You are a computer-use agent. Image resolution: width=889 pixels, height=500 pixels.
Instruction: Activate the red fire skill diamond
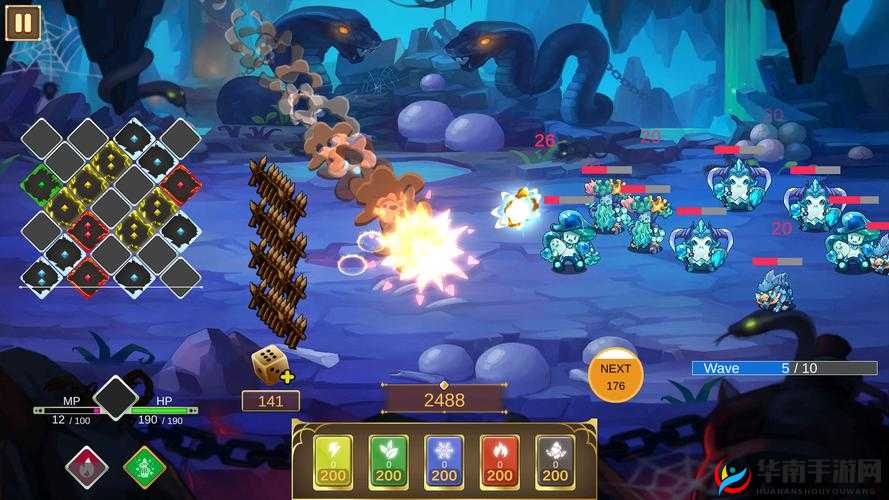(87, 467)
